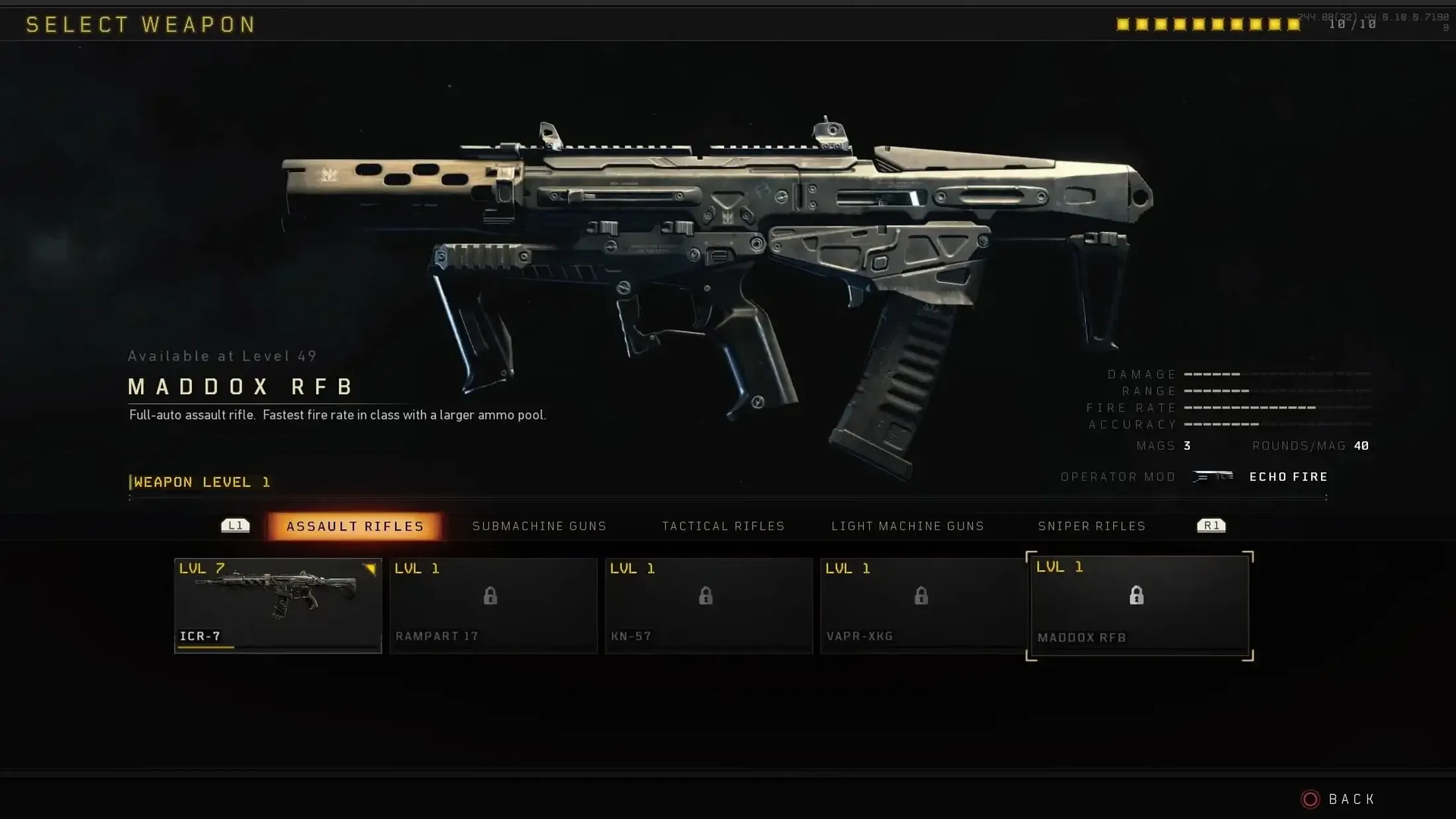
Task: Select the L1 shoulder button icon
Action: click(x=236, y=525)
